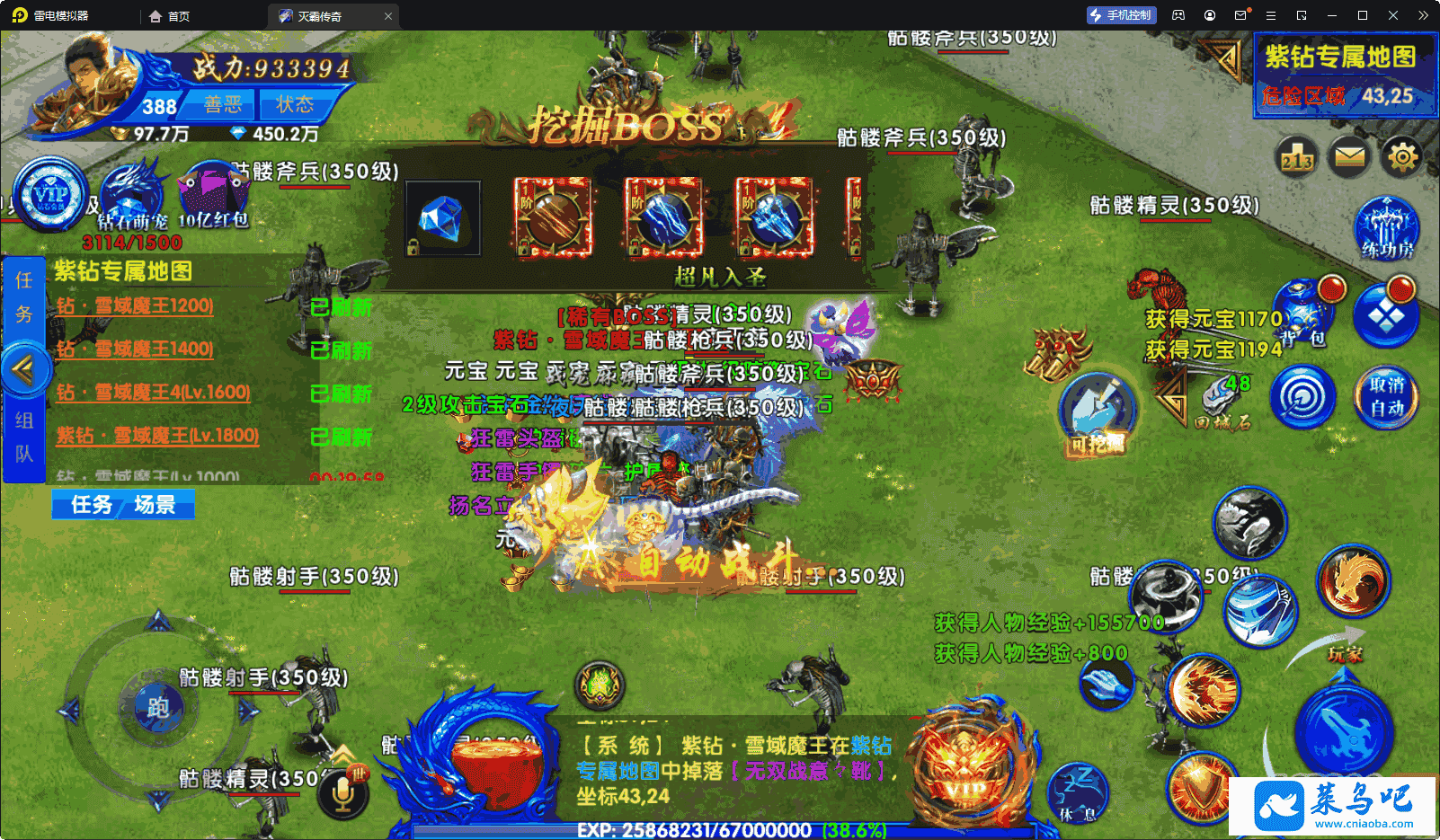Collapse the quest panel with the arrow
Screen dimensions: 1440x840
tap(23, 368)
